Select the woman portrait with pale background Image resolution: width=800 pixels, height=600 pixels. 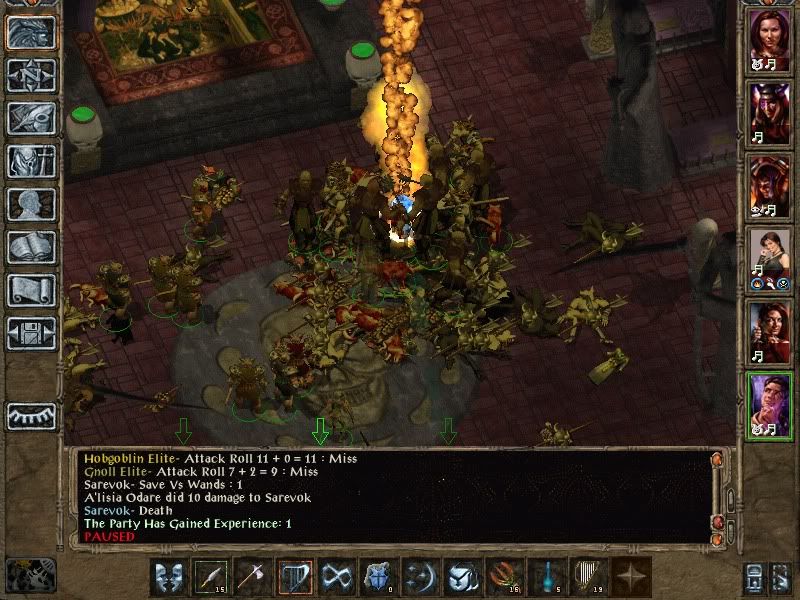point(770,256)
